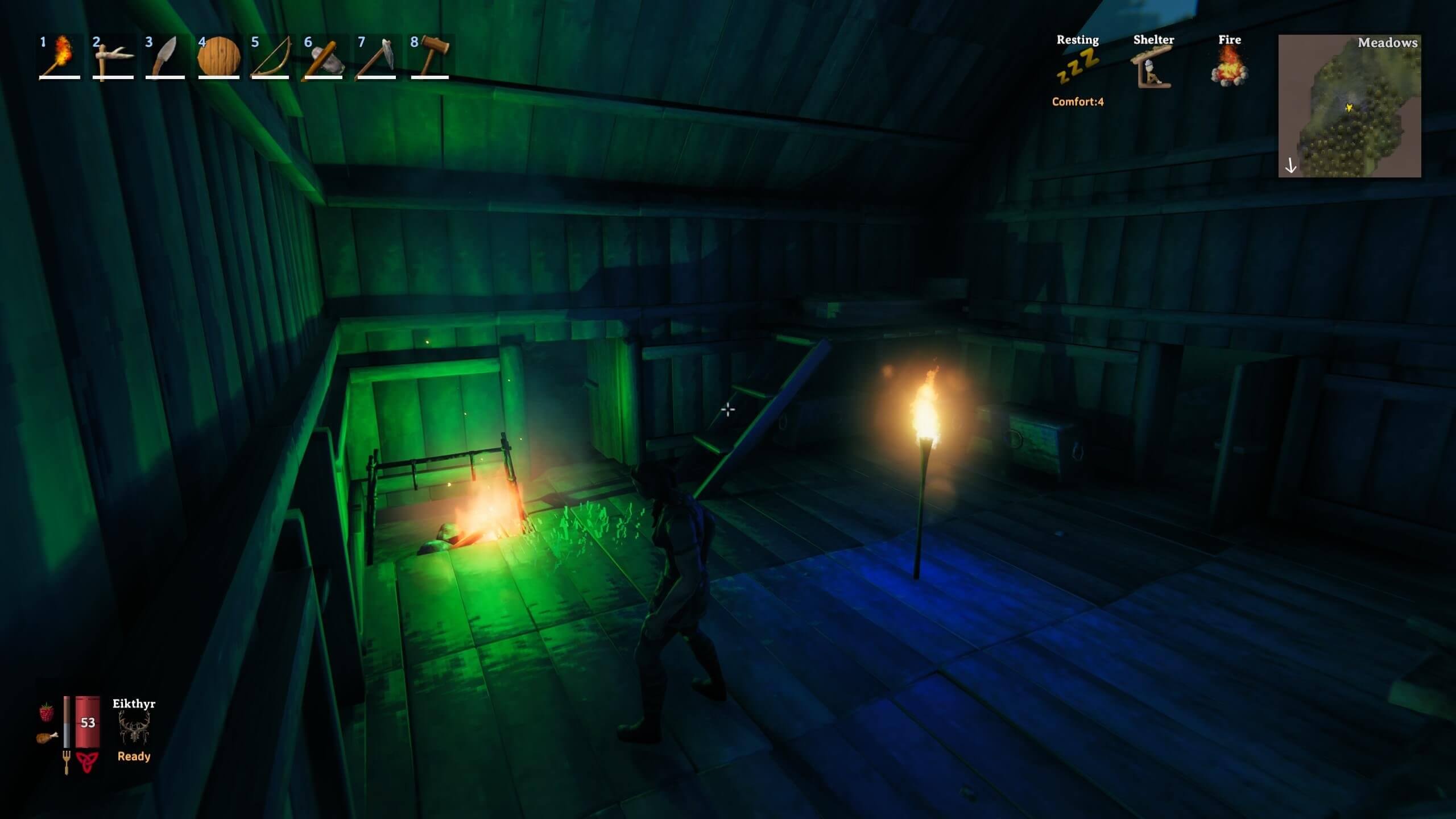This screenshot has width=1456, height=819.
Task: Pick the stone axe in slot 6
Action: point(324,57)
